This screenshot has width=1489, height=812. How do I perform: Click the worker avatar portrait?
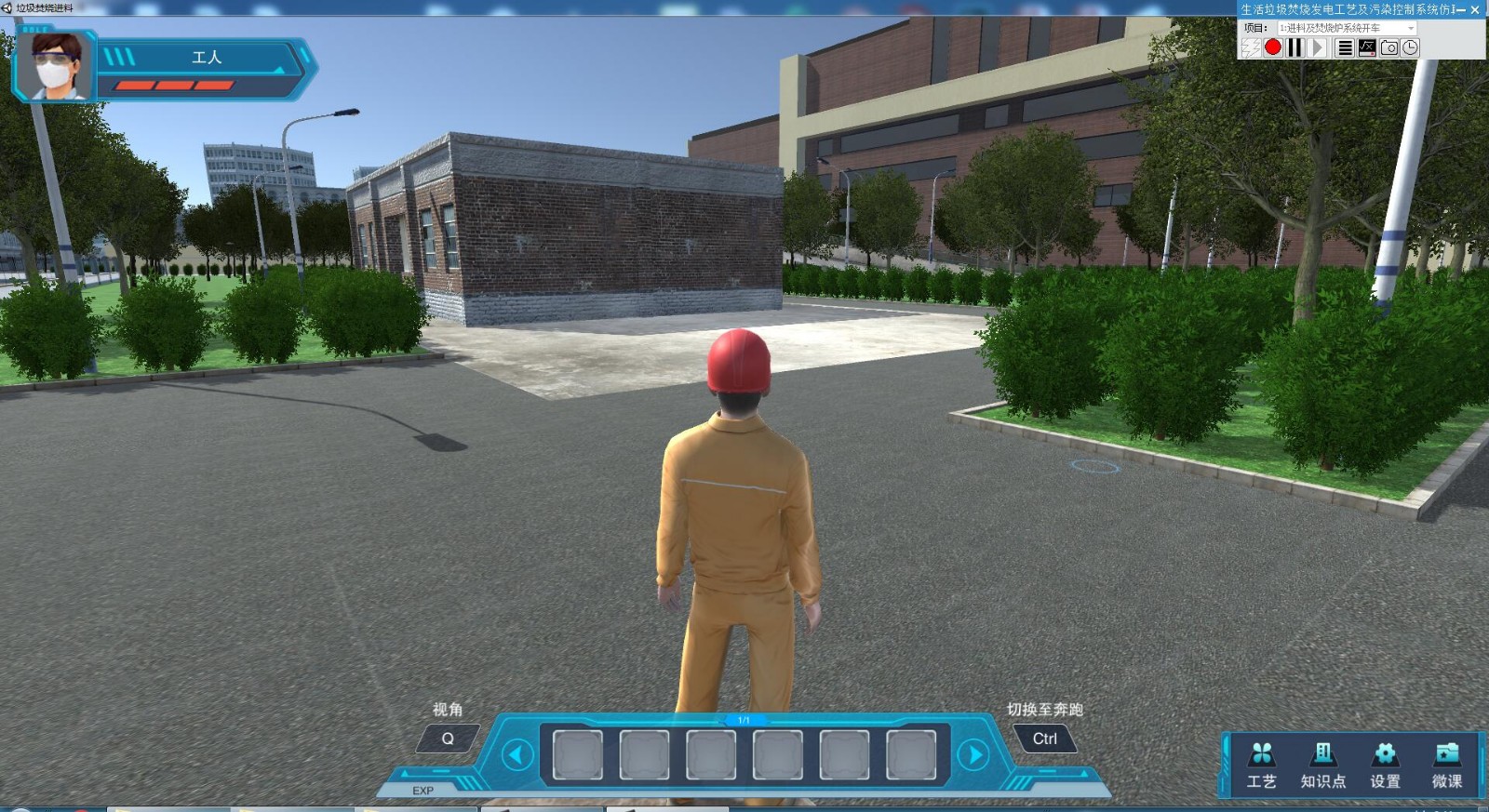[x=56, y=65]
